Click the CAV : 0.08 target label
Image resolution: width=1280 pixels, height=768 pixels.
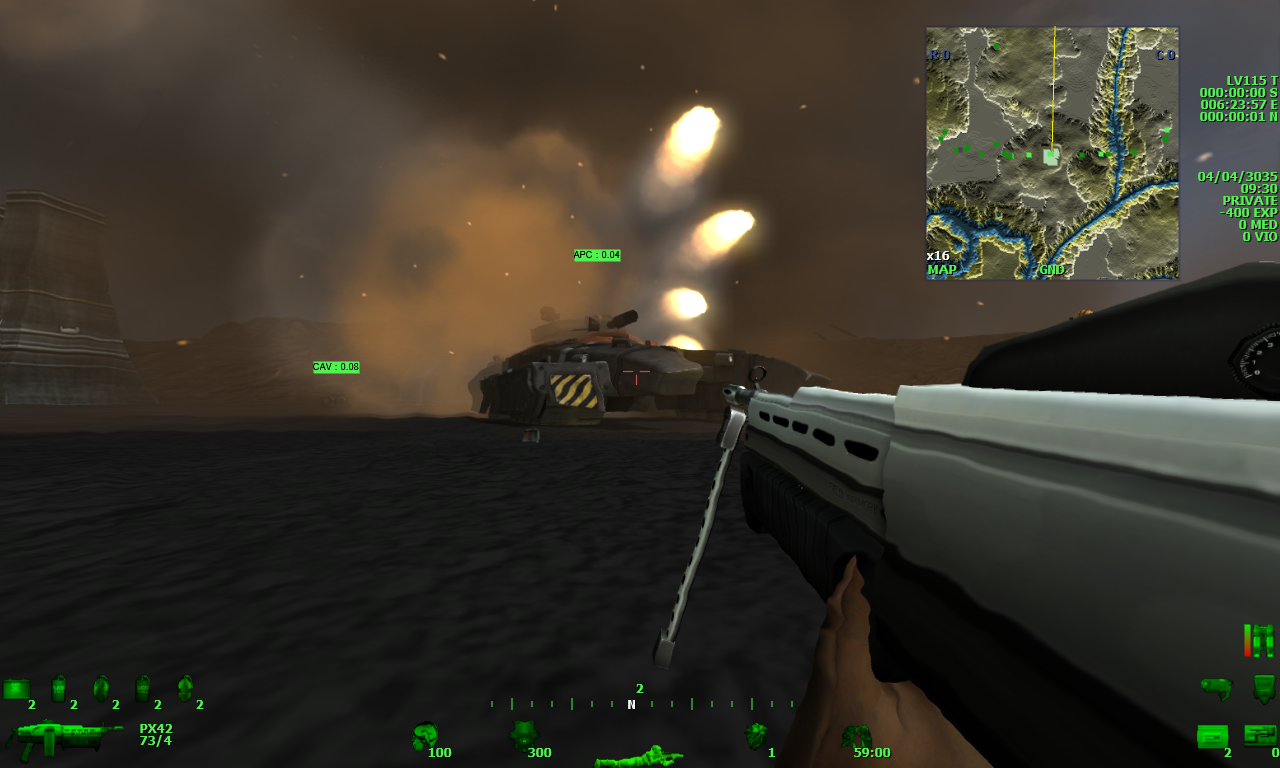click(x=336, y=367)
